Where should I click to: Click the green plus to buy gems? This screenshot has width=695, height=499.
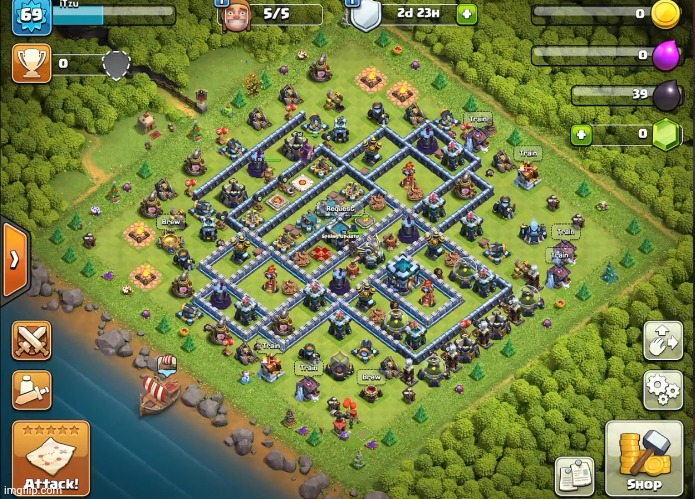(581, 133)
